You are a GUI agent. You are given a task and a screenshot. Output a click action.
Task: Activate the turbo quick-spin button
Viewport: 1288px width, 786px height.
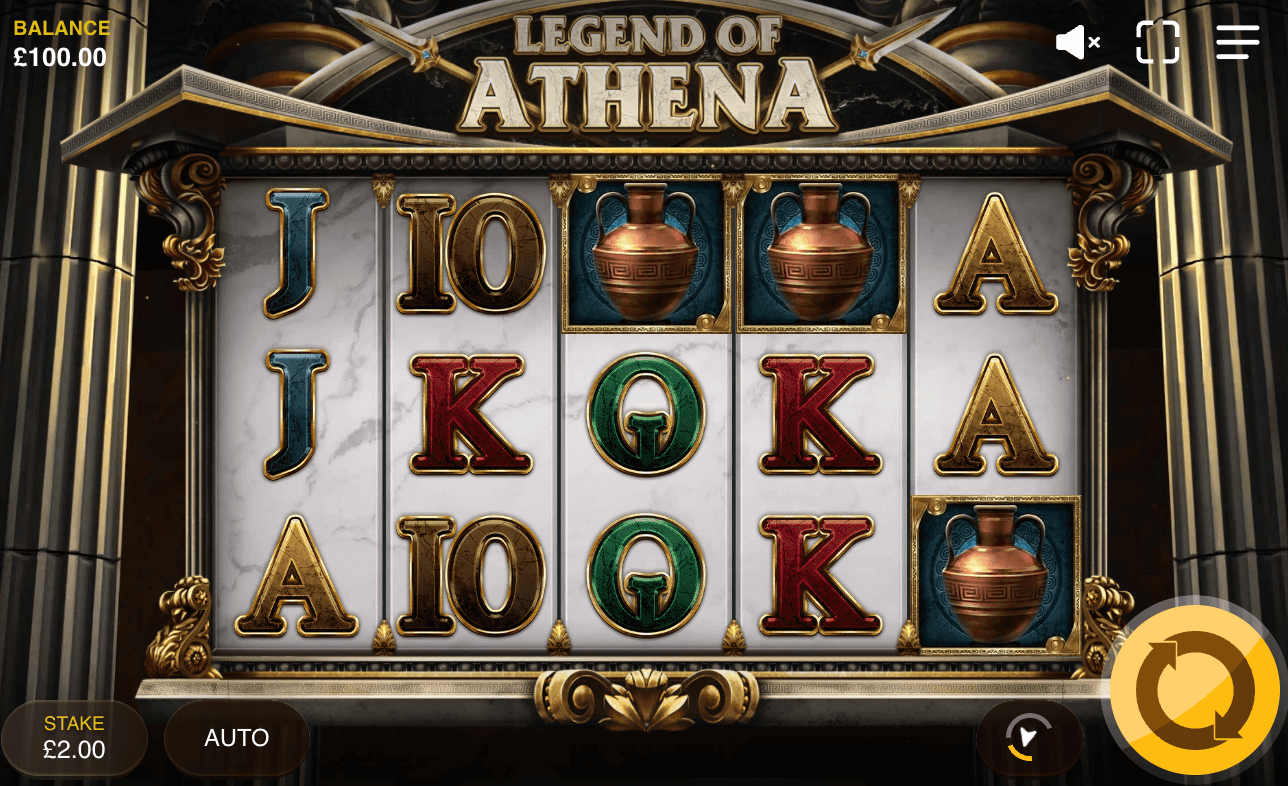pos(1029,737)
